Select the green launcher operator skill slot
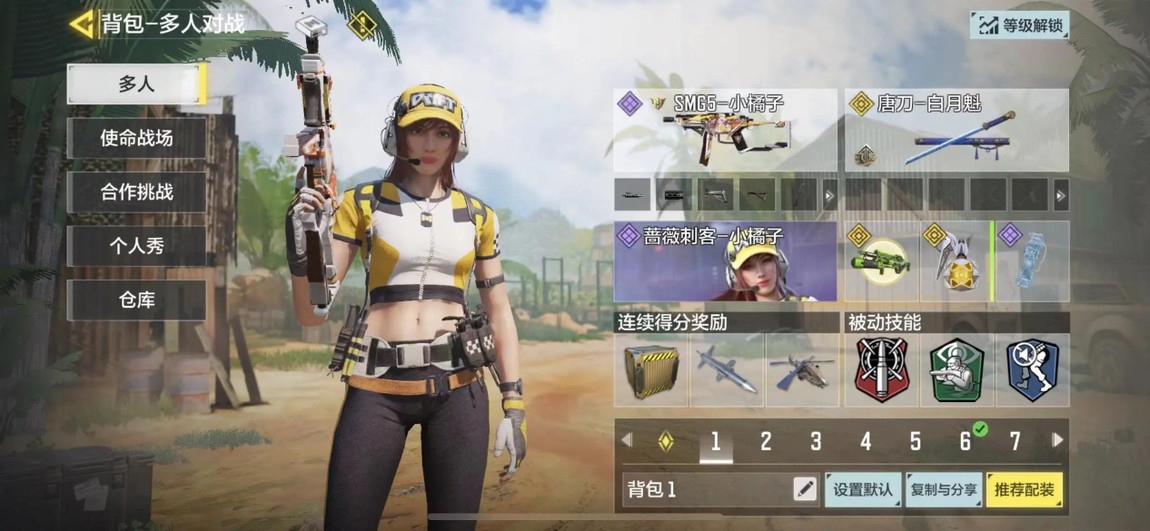 881,262
